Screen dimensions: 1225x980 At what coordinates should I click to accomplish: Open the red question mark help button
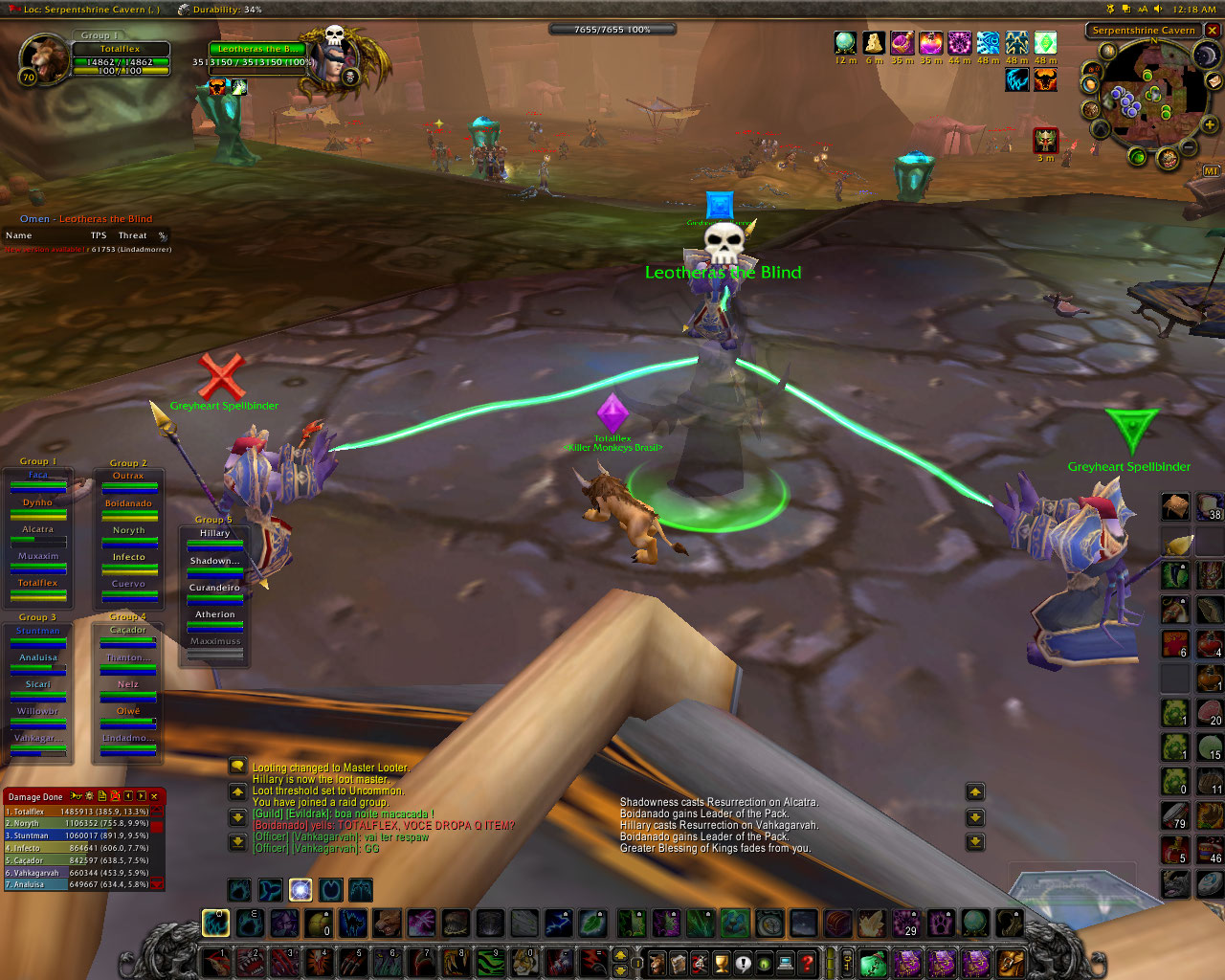pos(807,962)
